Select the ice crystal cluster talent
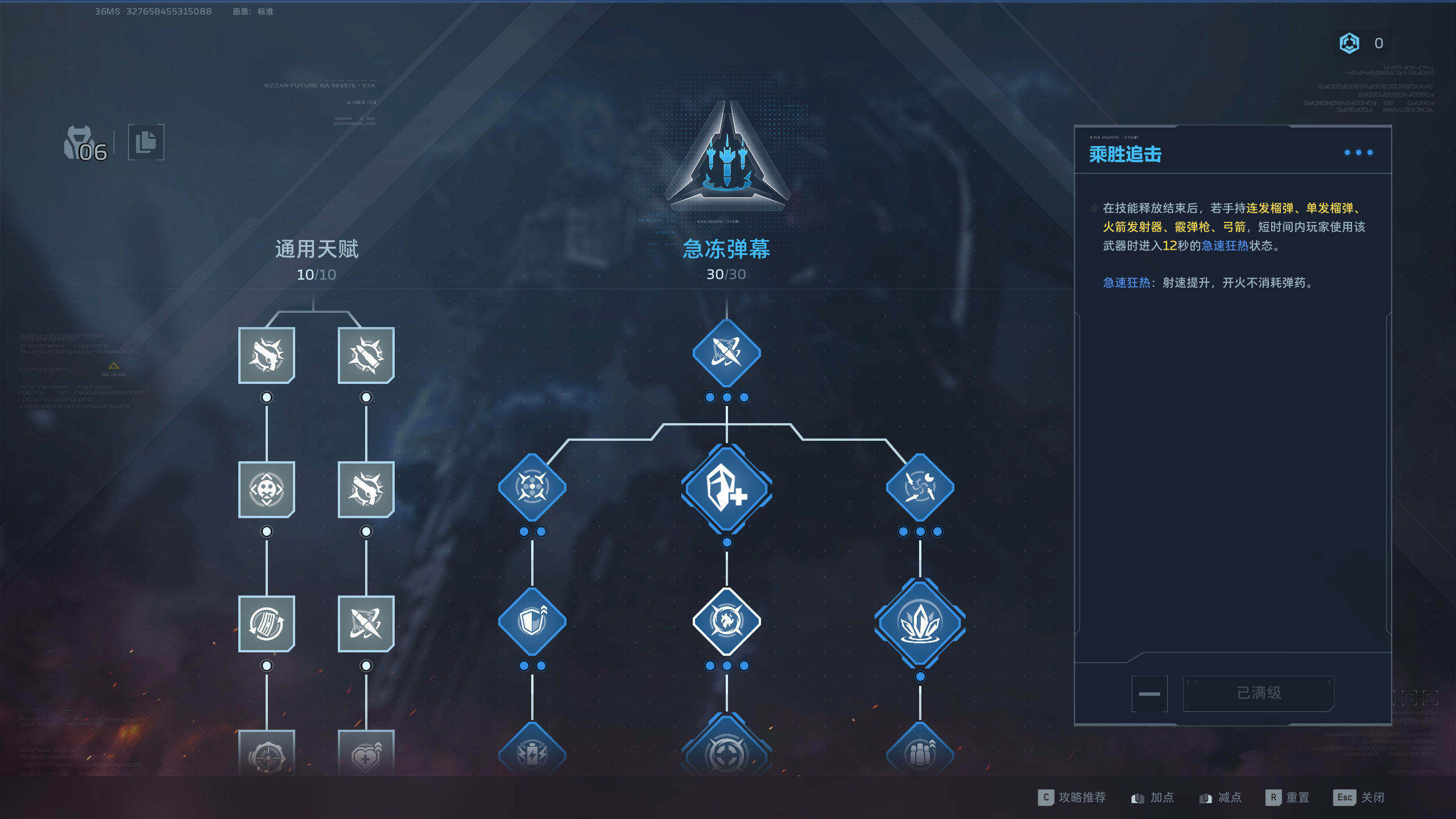1456x819 pixels. (x=920, y=623)
